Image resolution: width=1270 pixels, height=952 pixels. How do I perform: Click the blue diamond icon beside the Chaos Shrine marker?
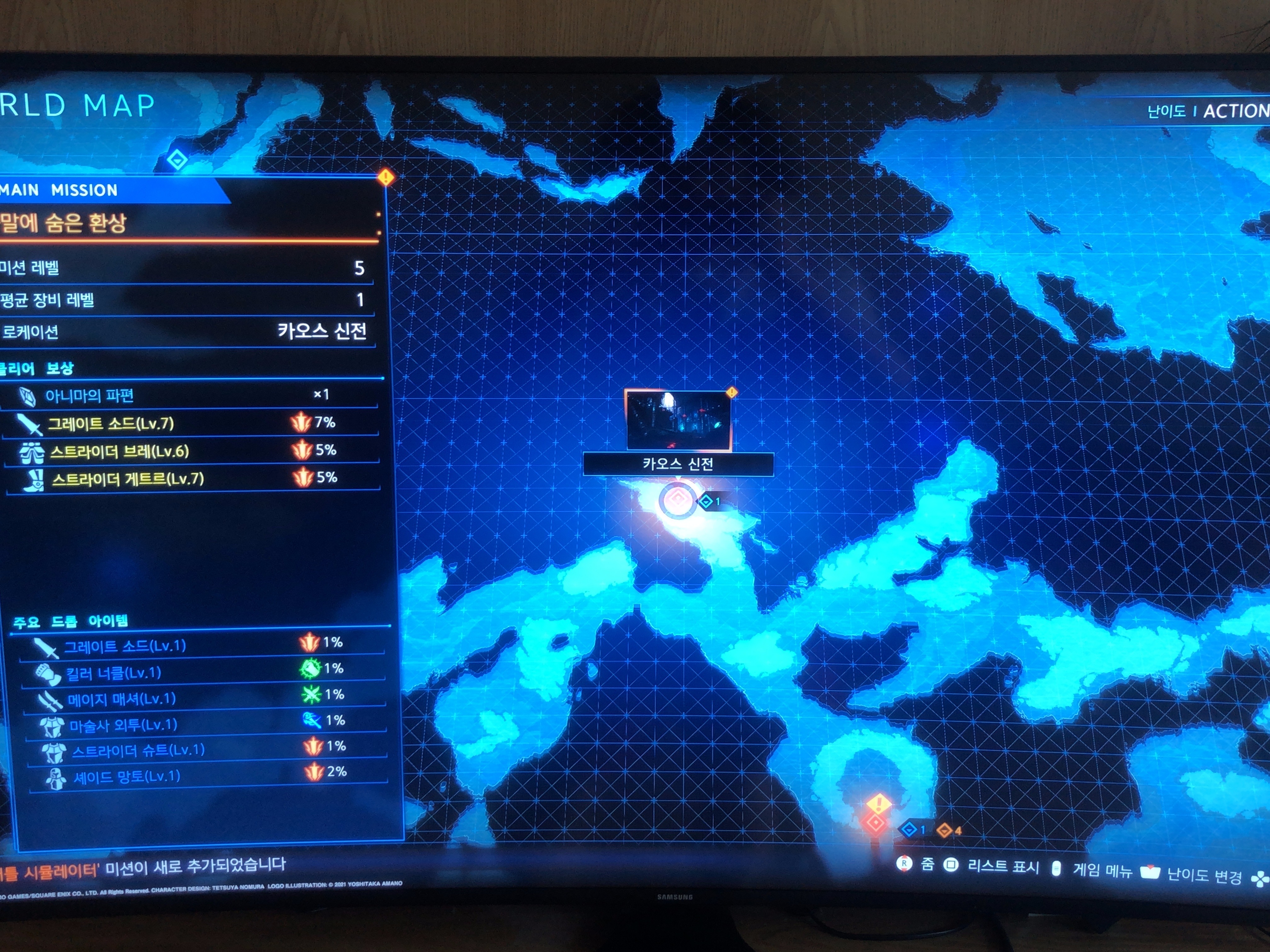click(x=706, y=501)
